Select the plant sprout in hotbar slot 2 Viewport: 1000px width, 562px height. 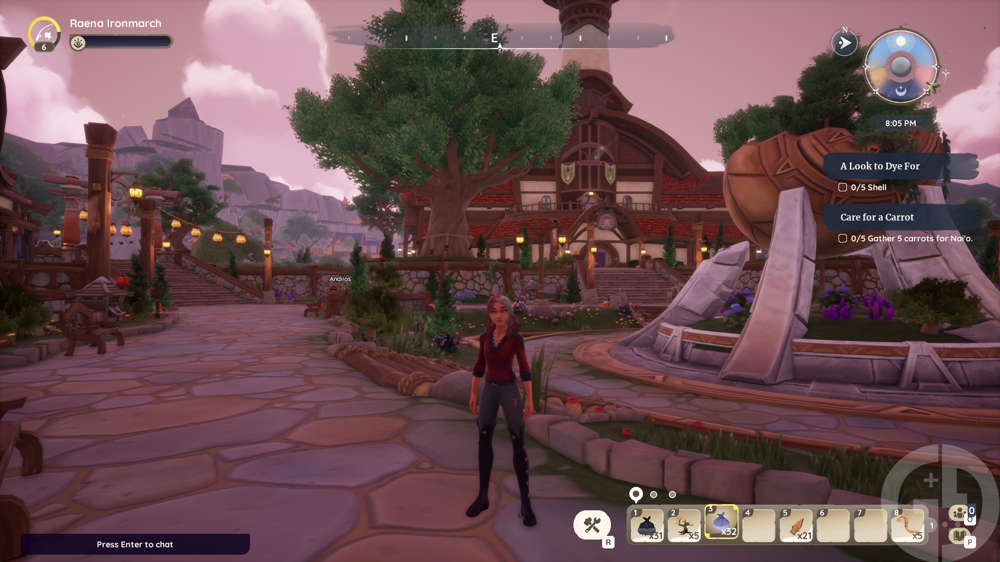pyautogui.click(x=685, y=525)
